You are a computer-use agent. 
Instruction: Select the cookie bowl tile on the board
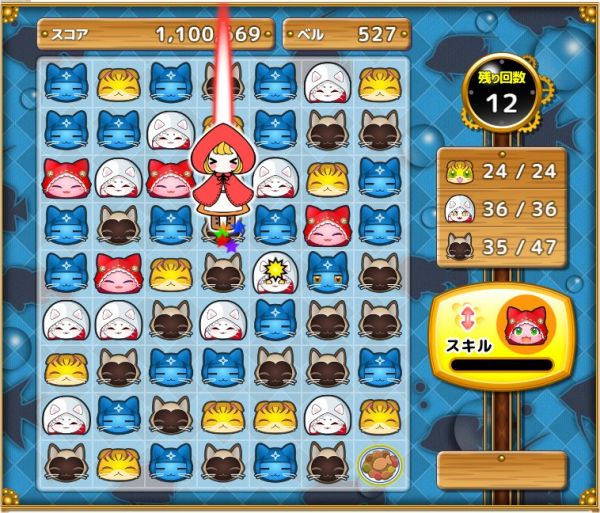(379, 461)
